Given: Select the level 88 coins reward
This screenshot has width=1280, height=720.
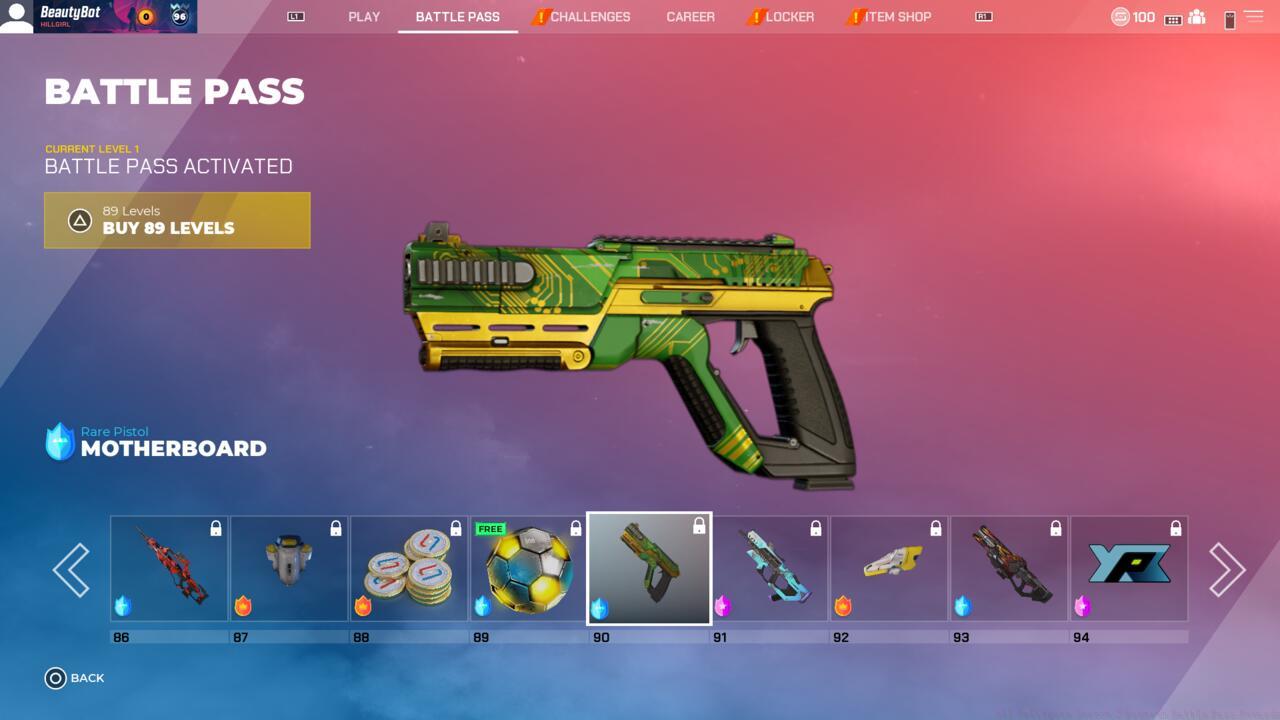Looking at the screenshot, I should point(409,569).
